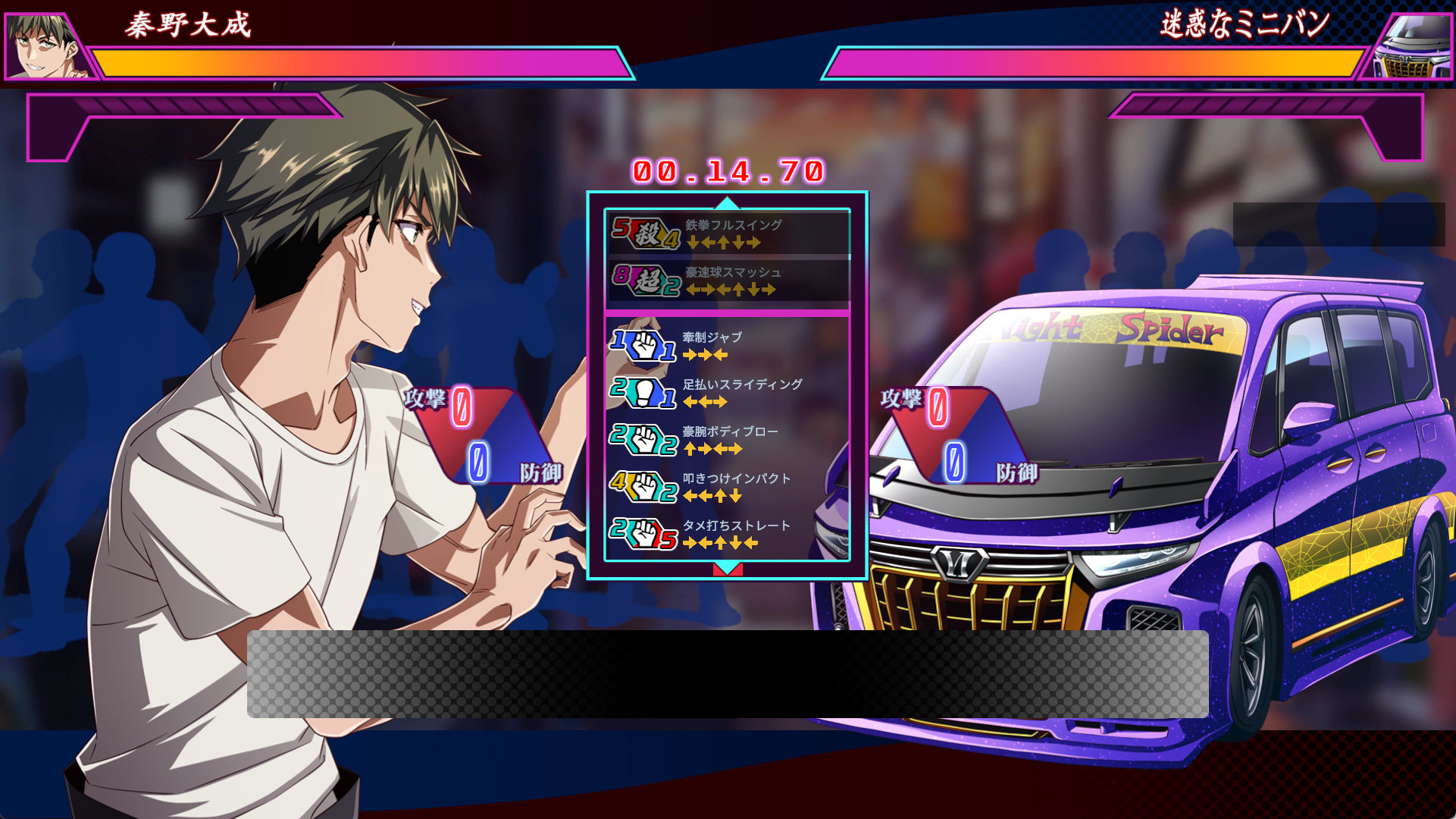Click the move list's down arrow

[x=727, y=569]
